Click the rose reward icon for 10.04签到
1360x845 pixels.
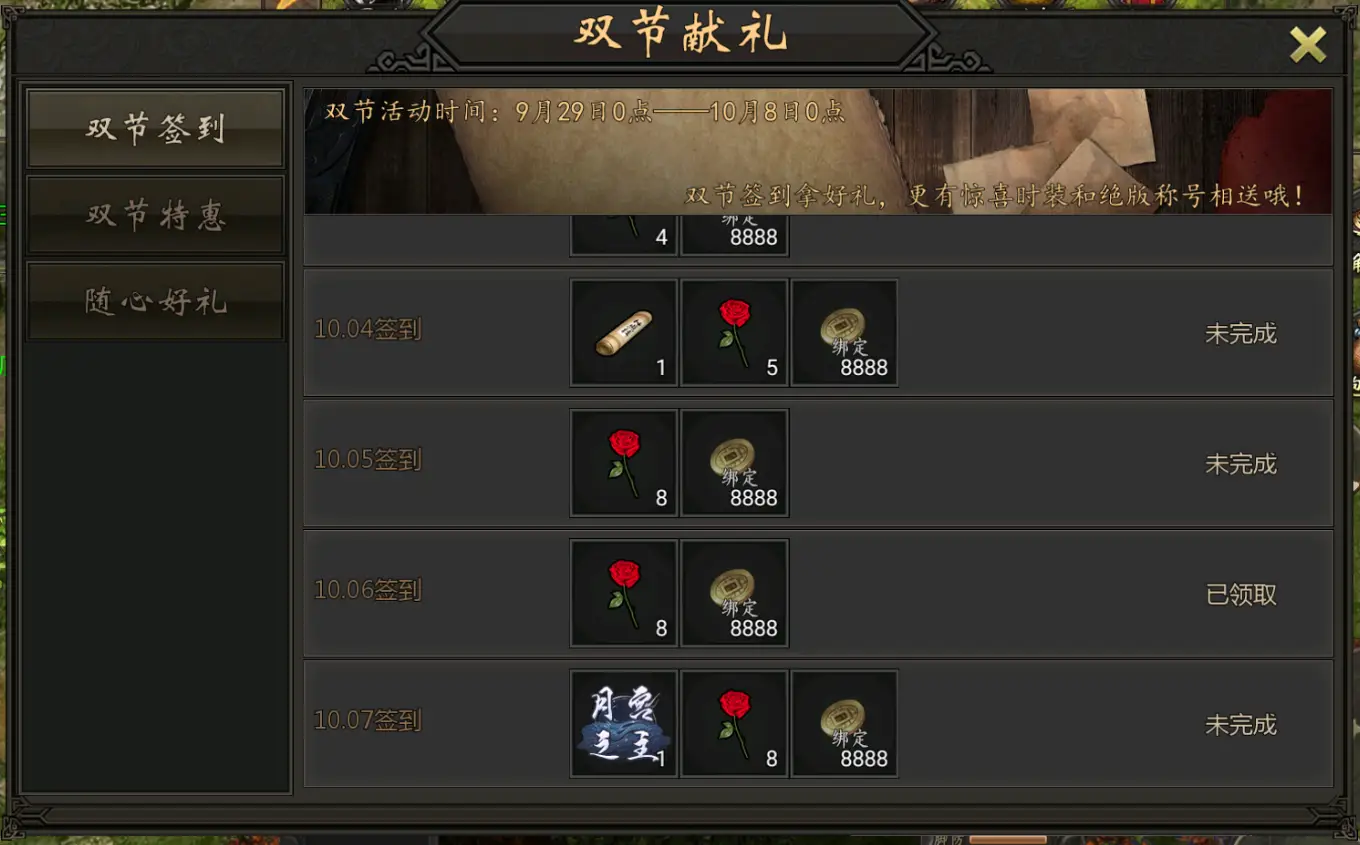734,332
